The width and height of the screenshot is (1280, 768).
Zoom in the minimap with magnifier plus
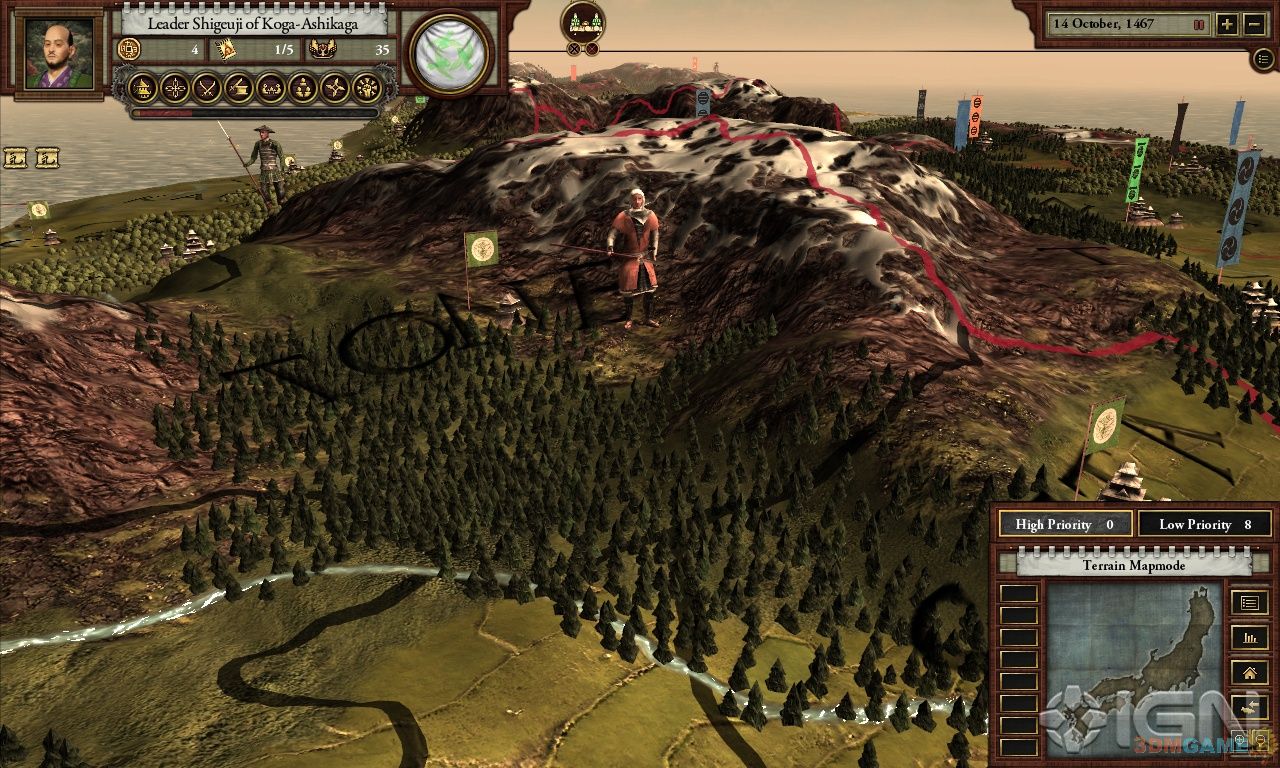tap(1240, 740)
